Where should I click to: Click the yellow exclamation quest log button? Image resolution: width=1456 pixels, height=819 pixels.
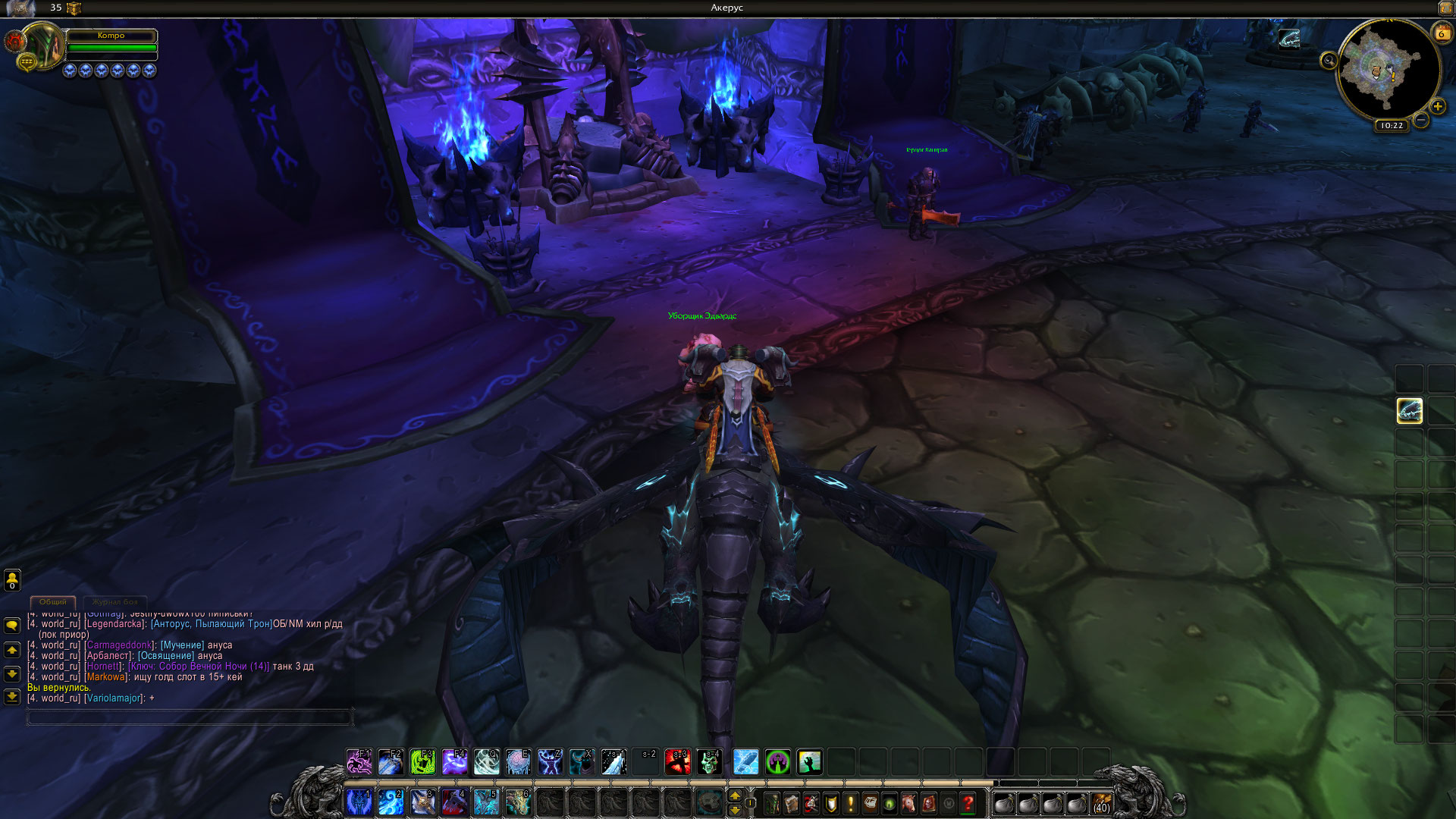[851, 803]
